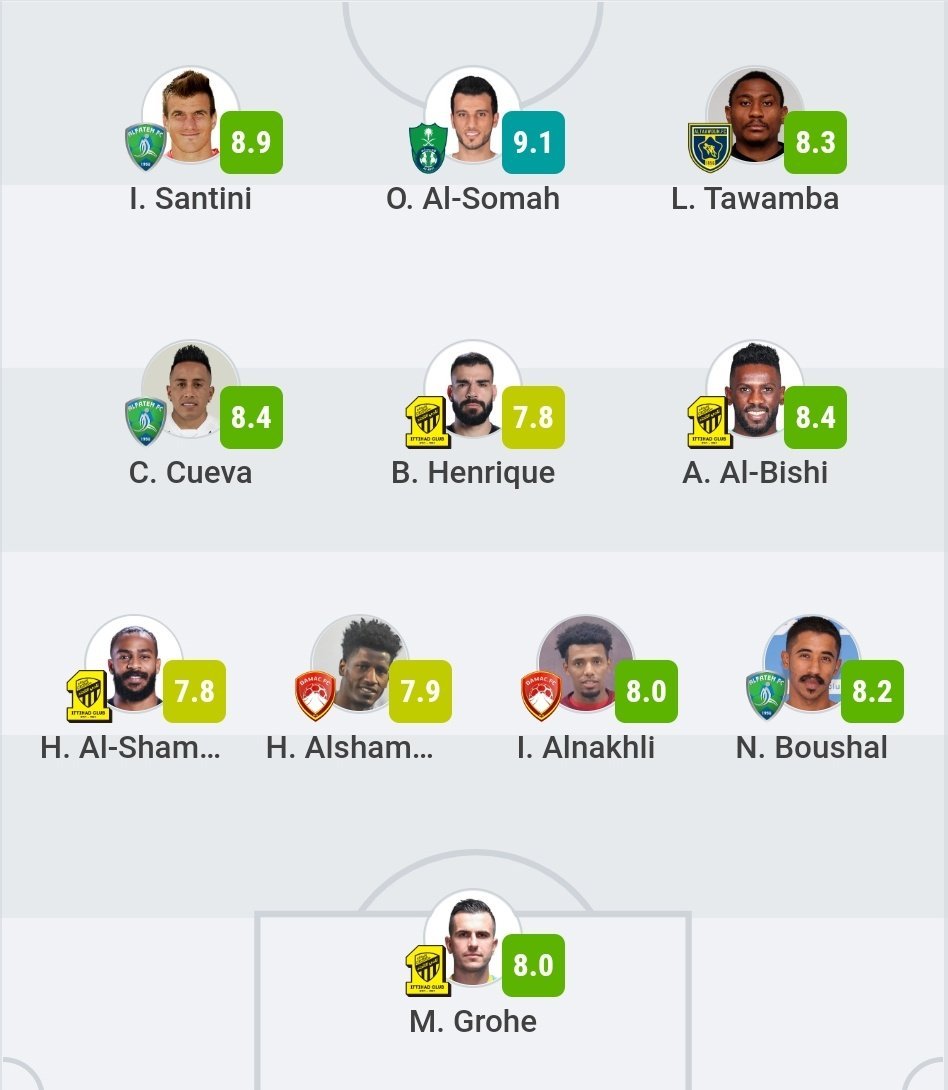Select I. Santini's player portrait
This screenshot has width=948, height=1090.
[x=190, y=115]
